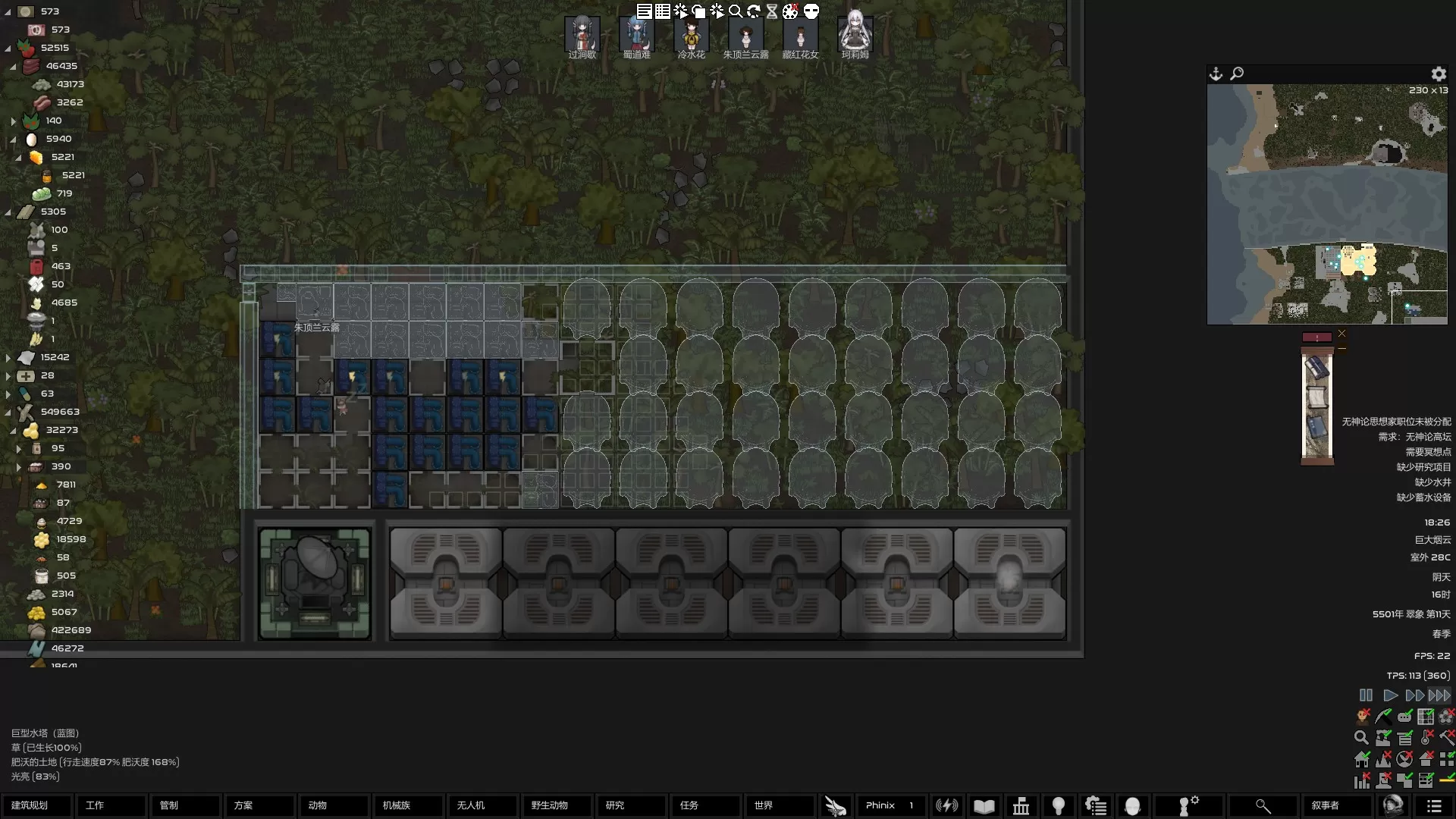The width and height of the screenshot is (1456, 819).
Task: Set game to normal play speed
Action: click(1390, 695)
